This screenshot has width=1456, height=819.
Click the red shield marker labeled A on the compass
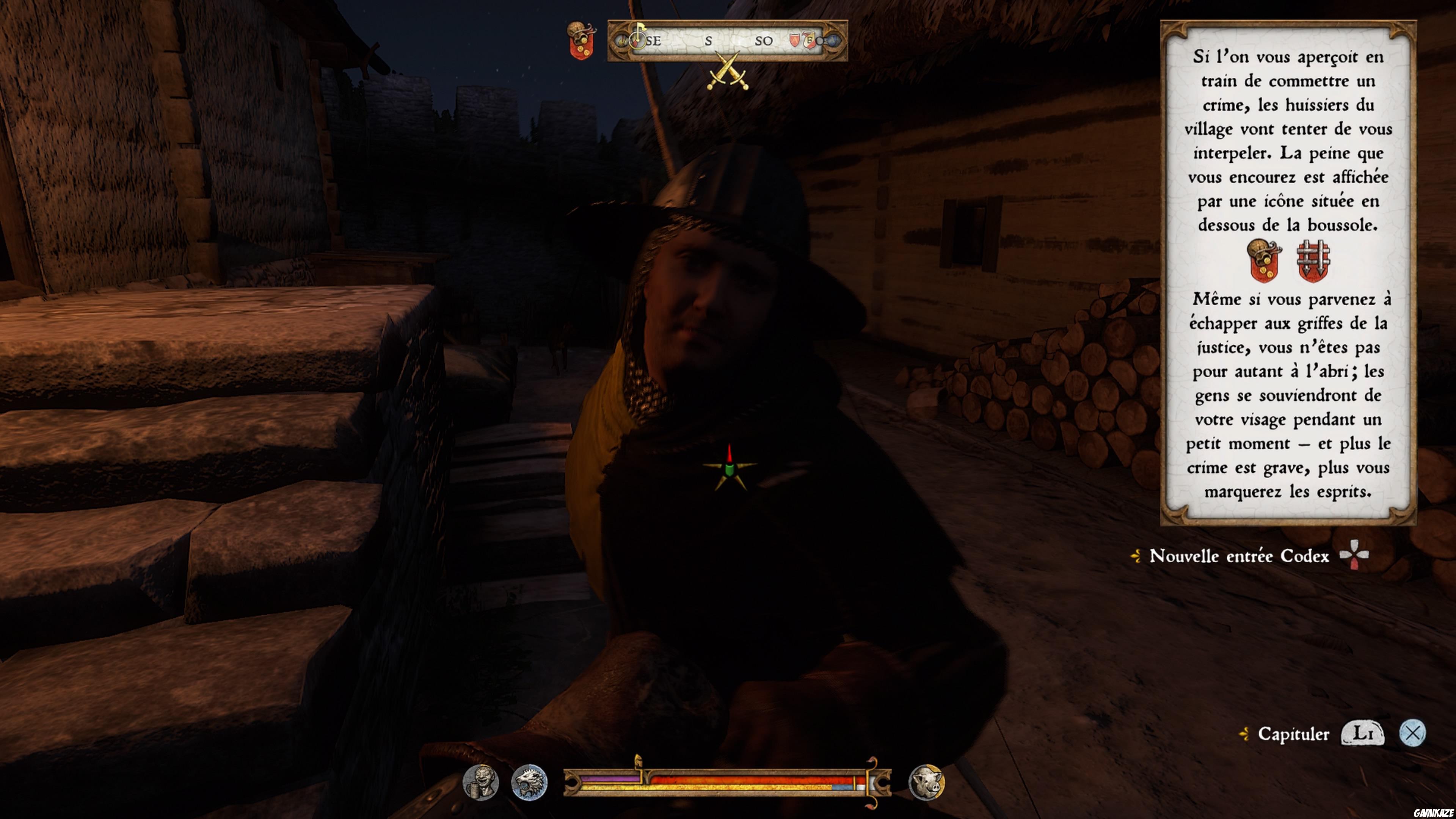[x=795, y=41]
